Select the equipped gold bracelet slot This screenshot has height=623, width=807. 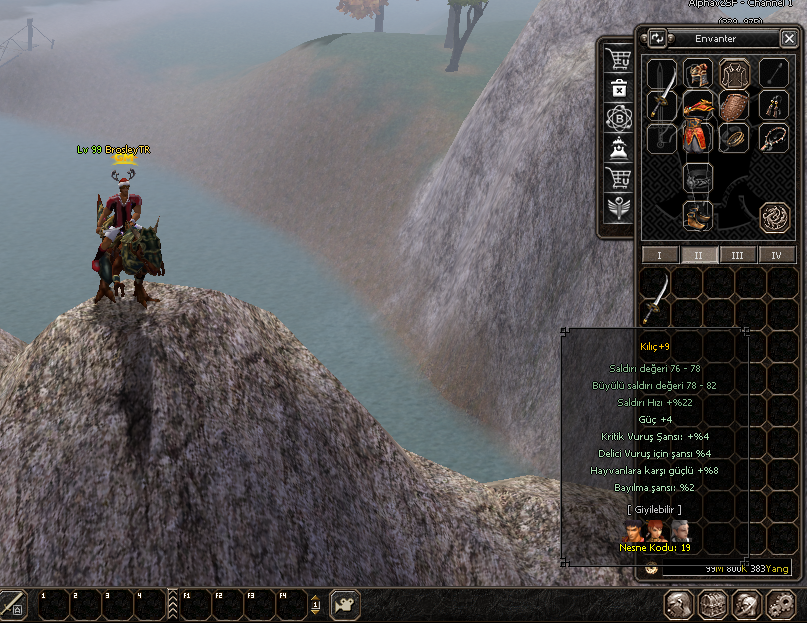[734, 137]
